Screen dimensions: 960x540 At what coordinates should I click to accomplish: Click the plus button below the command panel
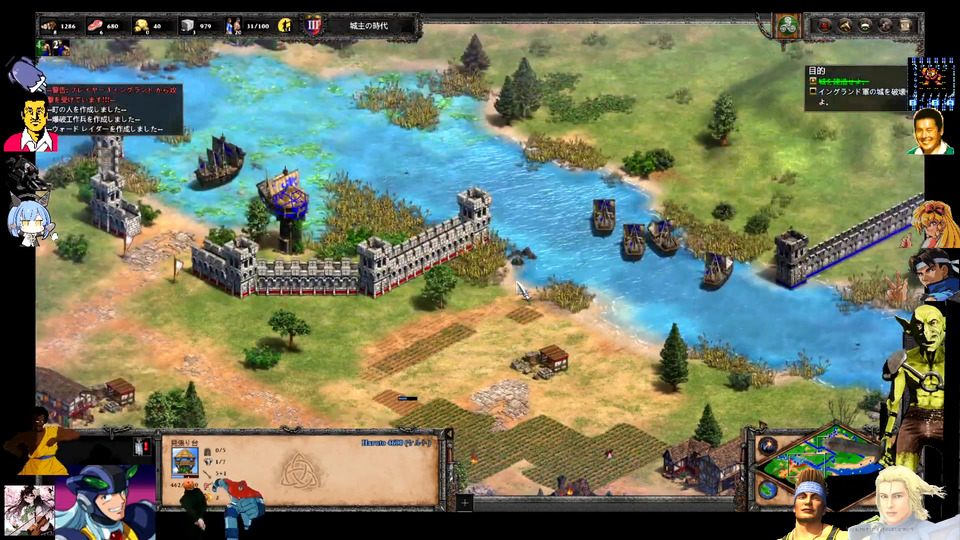(464, 503)
